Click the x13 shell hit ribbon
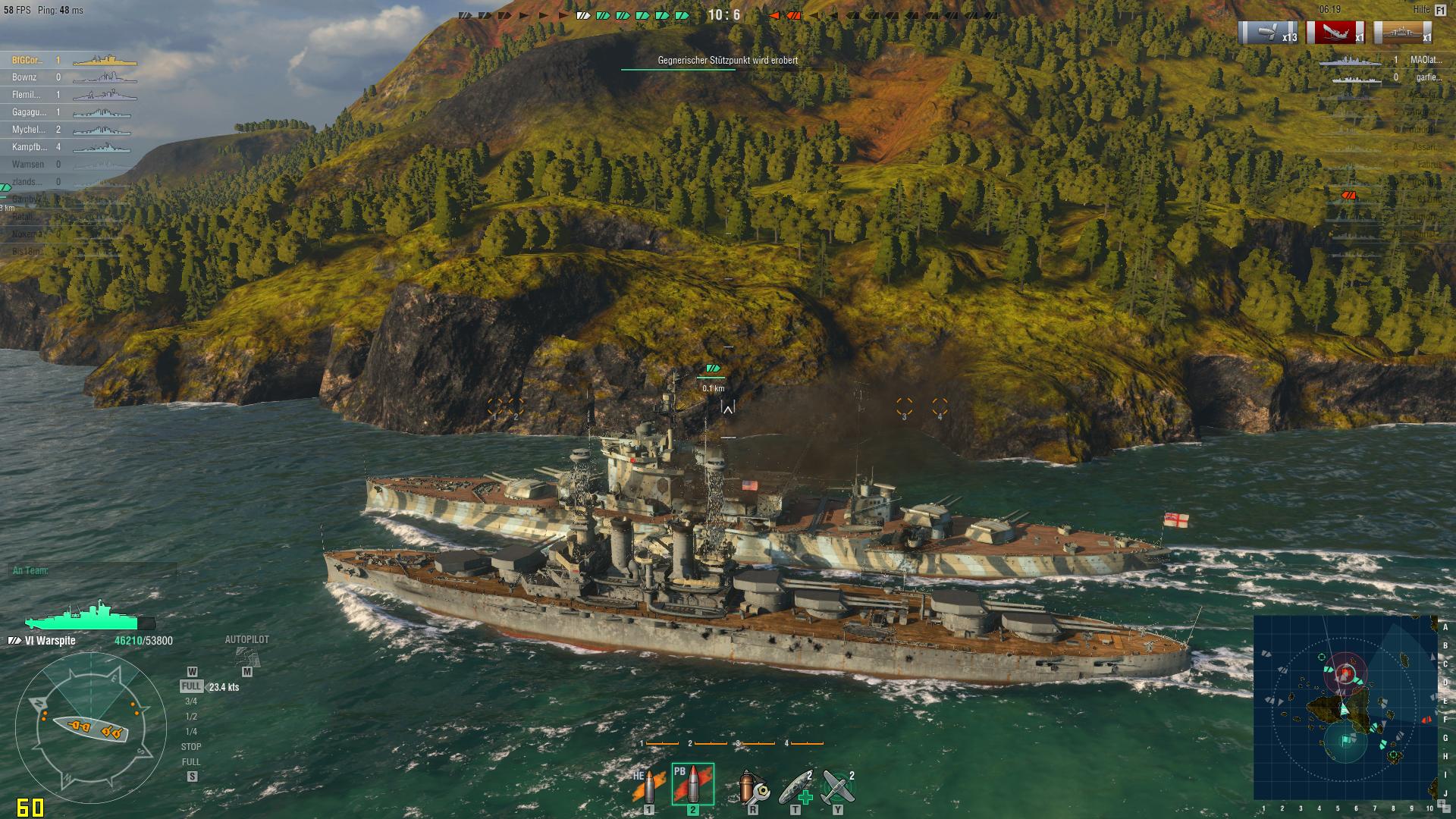This screenshot has width=1456, height=819. pos(1268,33)
